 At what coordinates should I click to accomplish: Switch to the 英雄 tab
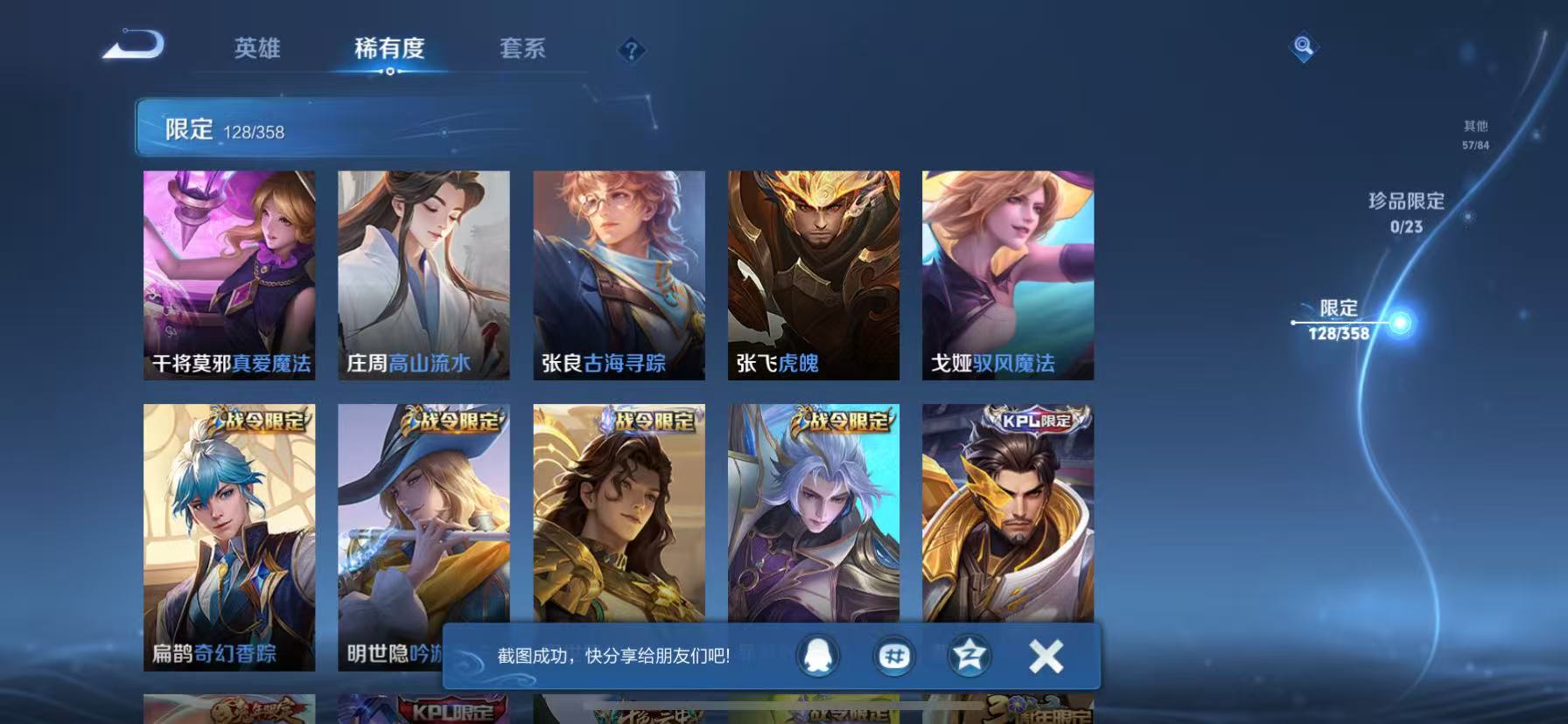click(258, 50)
